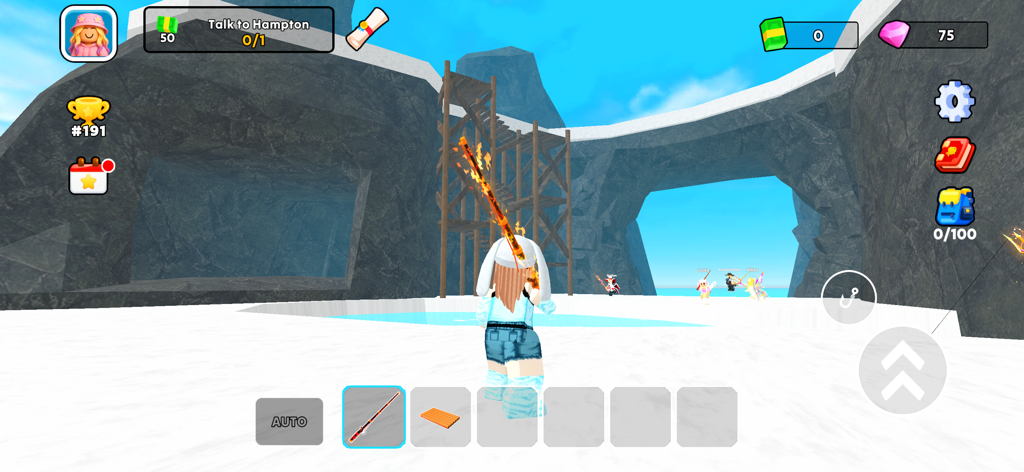The width and height of the screenshot is (1024, 472).
Task: Select the orange plank hotbar slot
Action: tap(440, 417)
